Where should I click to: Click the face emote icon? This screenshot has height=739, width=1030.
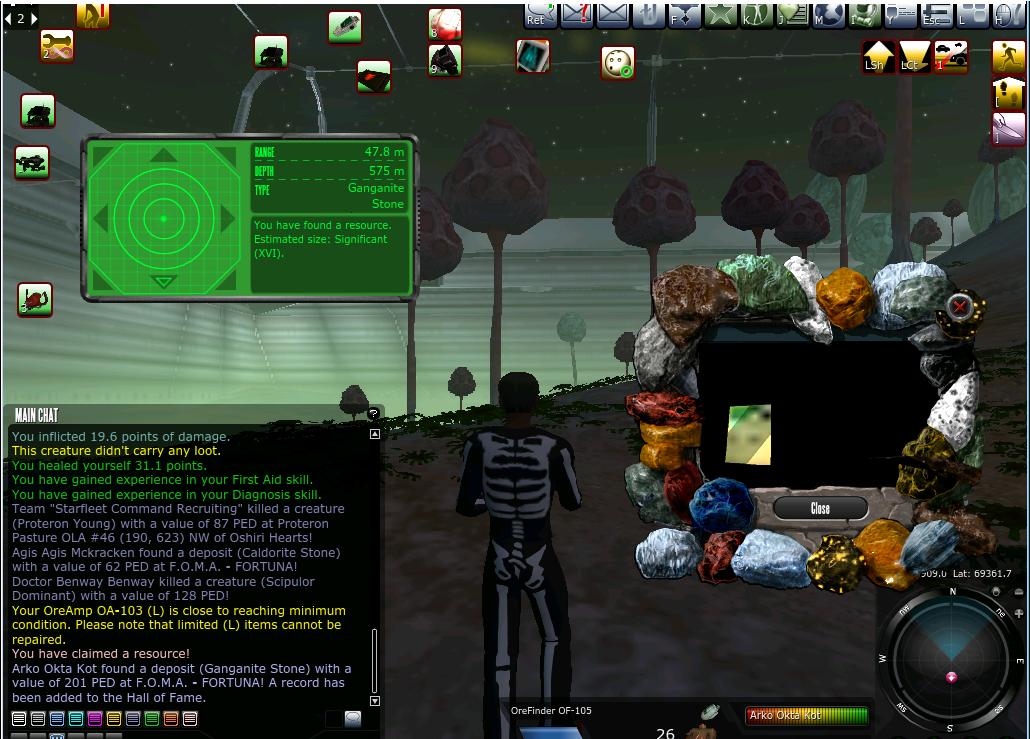[x=617, y=63]
